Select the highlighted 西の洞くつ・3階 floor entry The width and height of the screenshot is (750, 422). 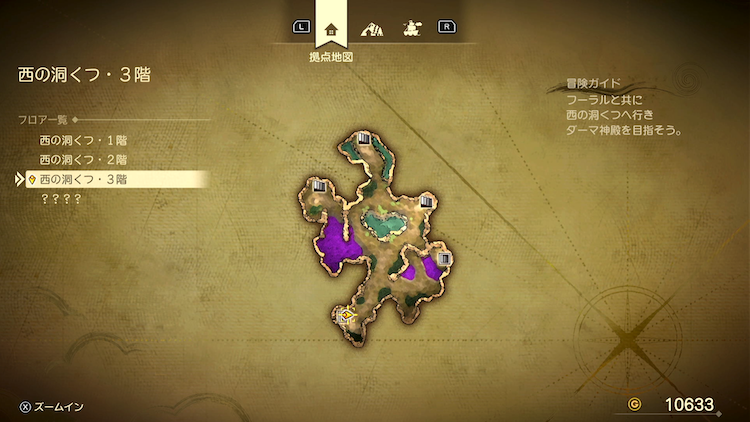(83, 179)
